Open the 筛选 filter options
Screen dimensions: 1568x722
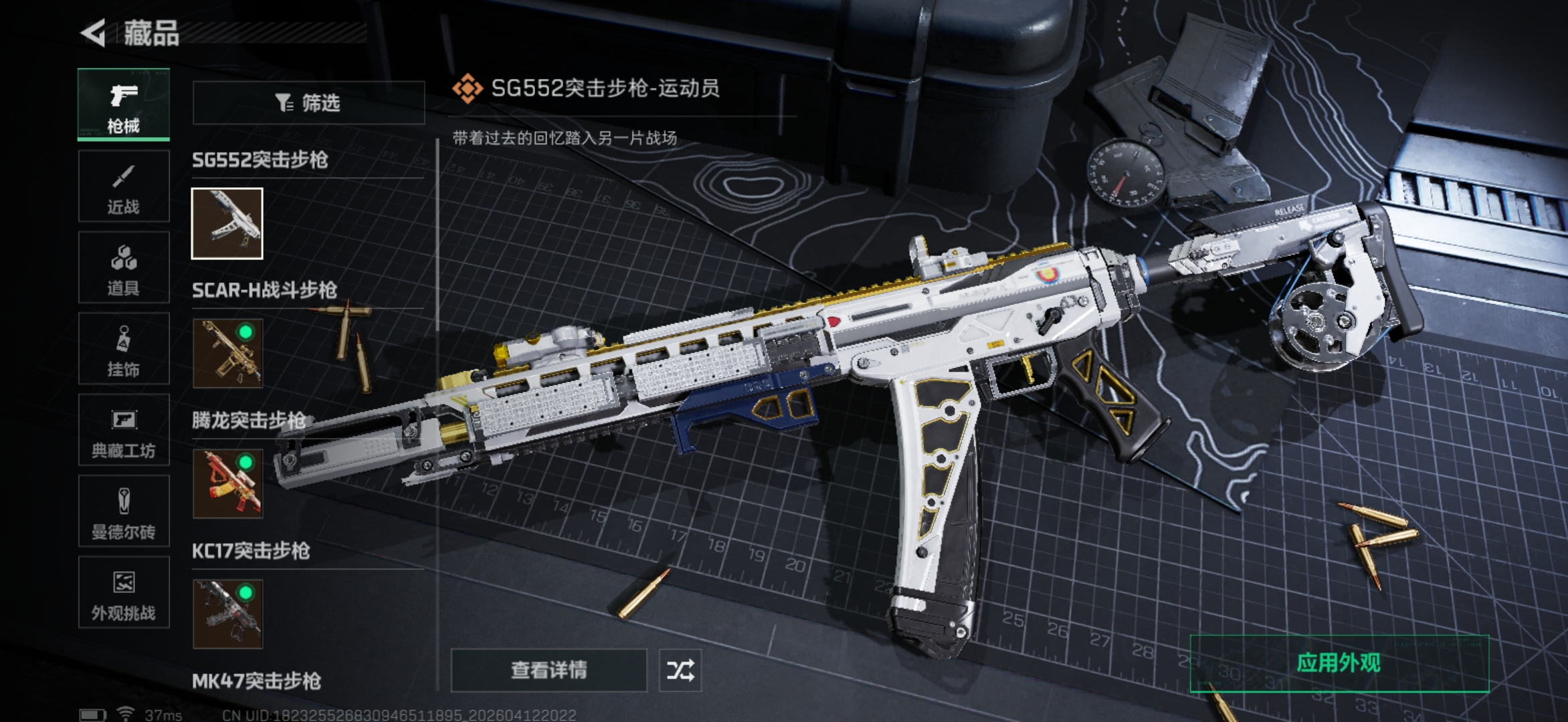(x=308, y=103)
